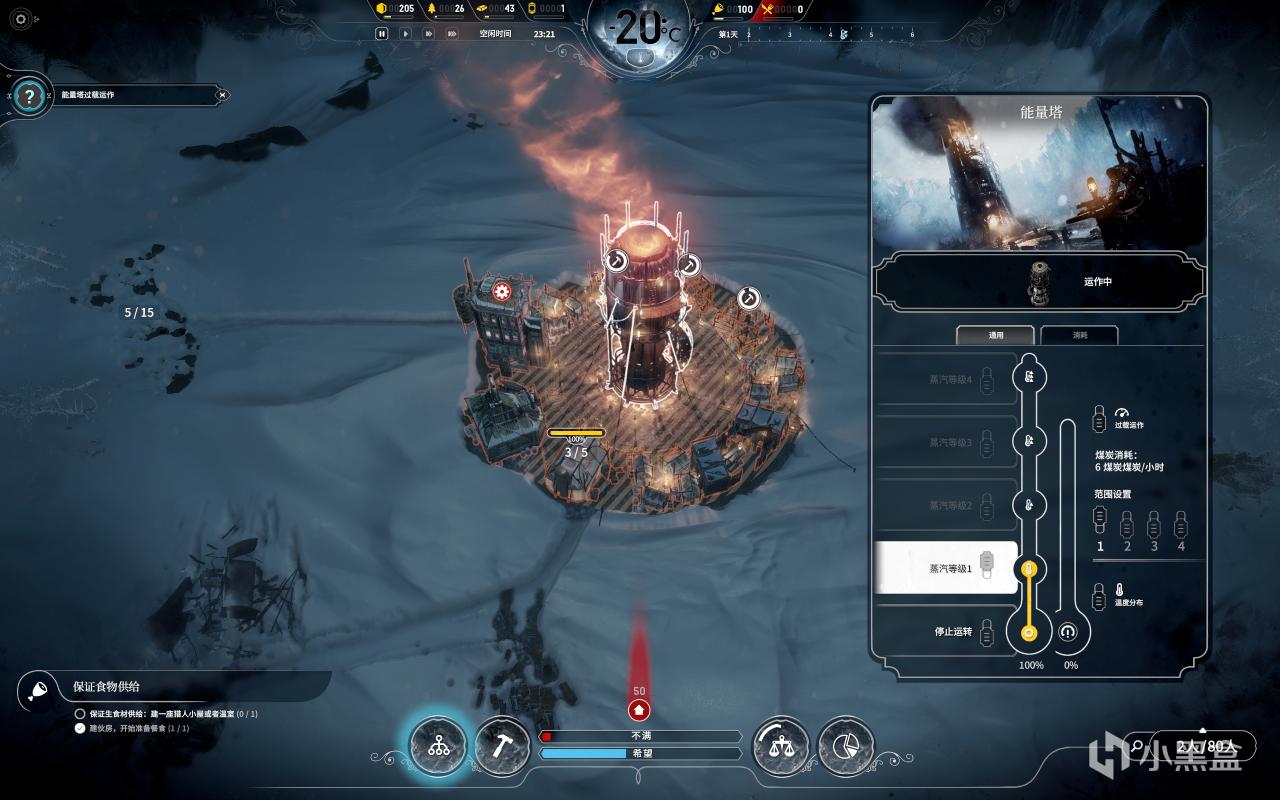Image resolution: width=1280 pixels, height=800 pixels.
Task: Toggle 温度分布 temperature overlay
Action: (1100, 594)
